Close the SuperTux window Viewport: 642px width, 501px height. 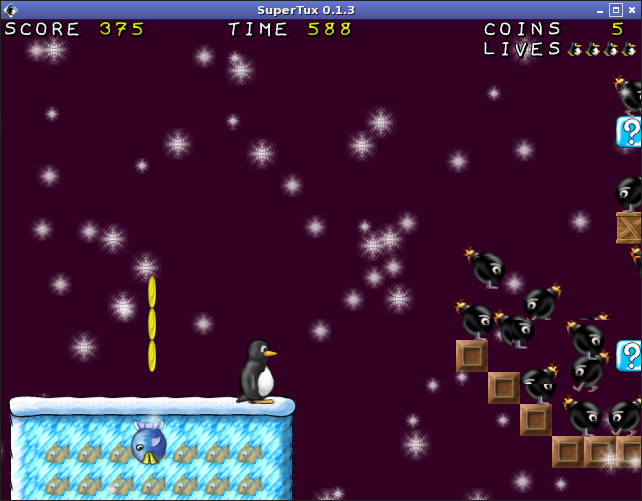(x=632, y=10)
